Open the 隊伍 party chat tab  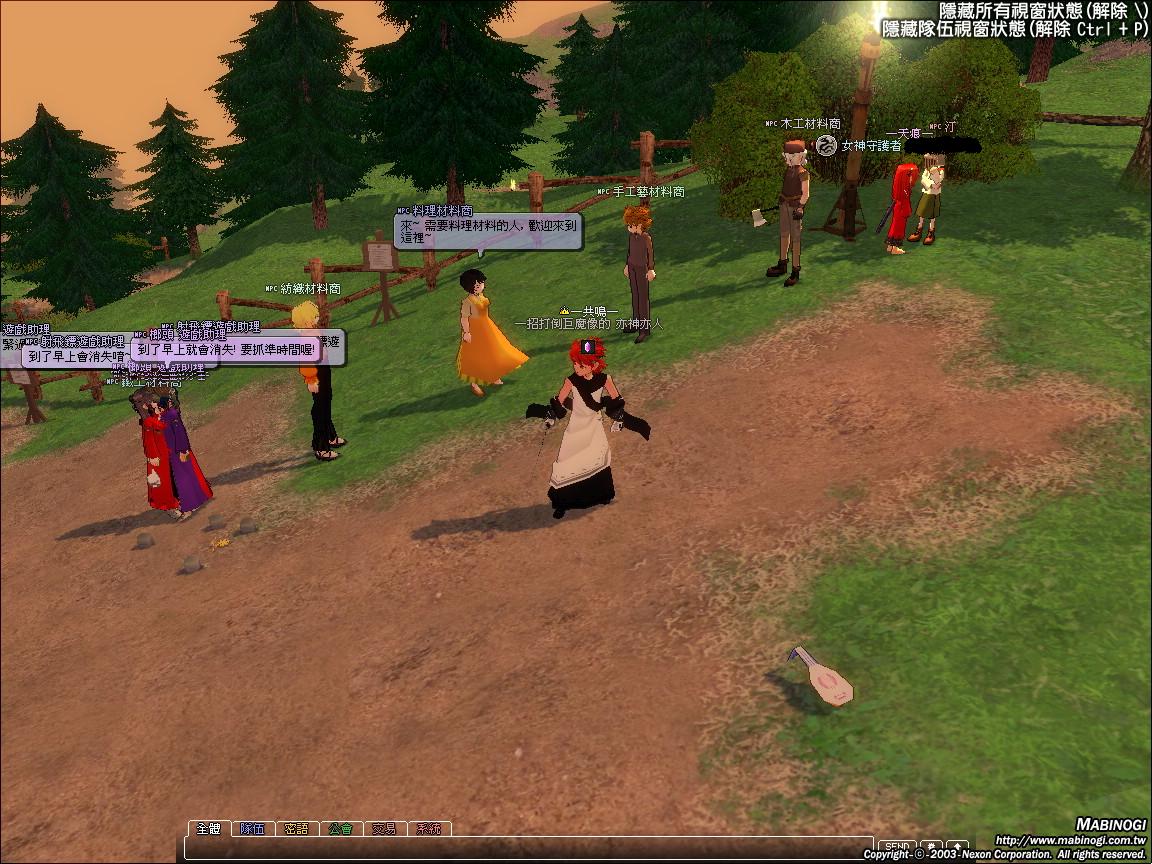(252, 829)
